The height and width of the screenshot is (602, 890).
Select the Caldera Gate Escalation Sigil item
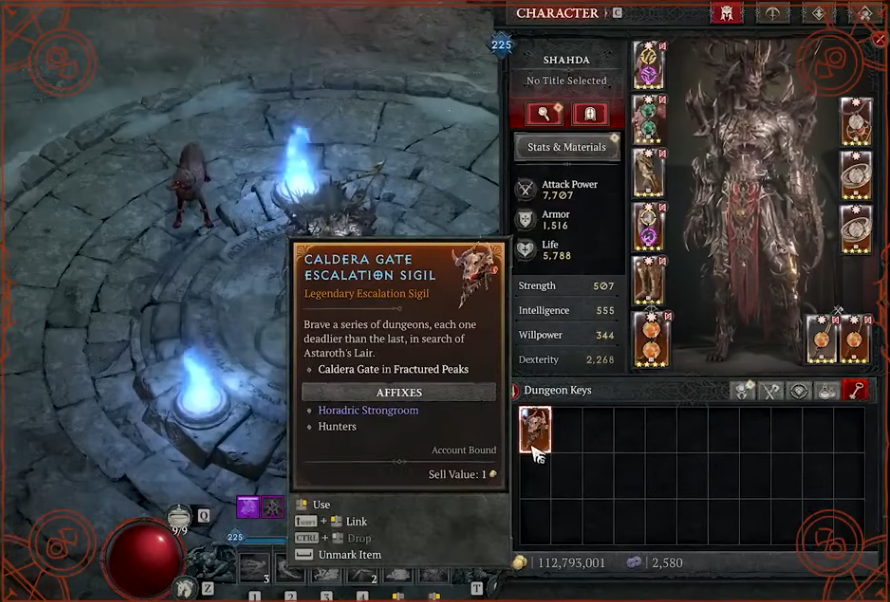535,430
